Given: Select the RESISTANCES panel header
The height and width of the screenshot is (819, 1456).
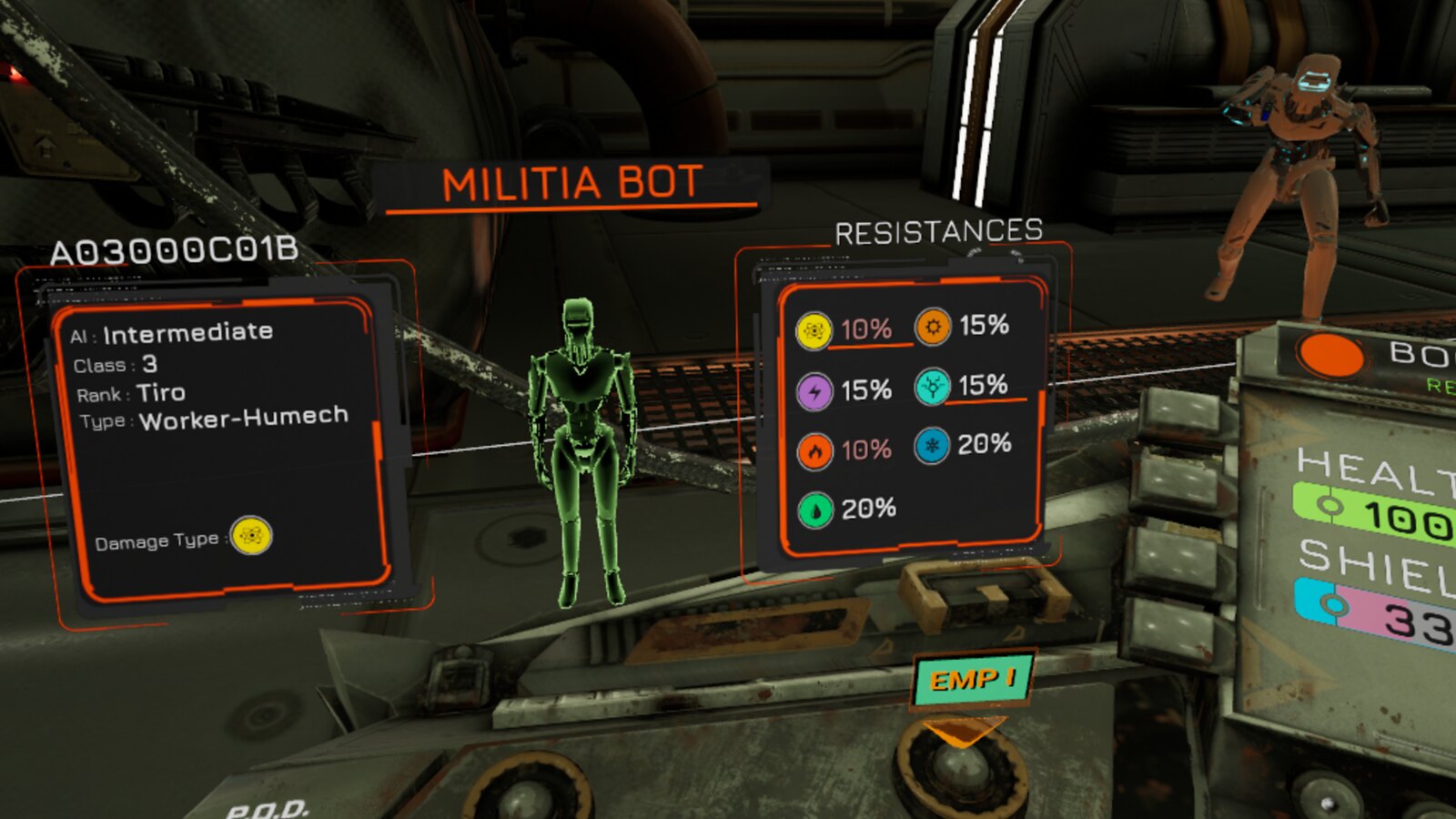Looking at the screenshot, I should click(x=939, y=230).
